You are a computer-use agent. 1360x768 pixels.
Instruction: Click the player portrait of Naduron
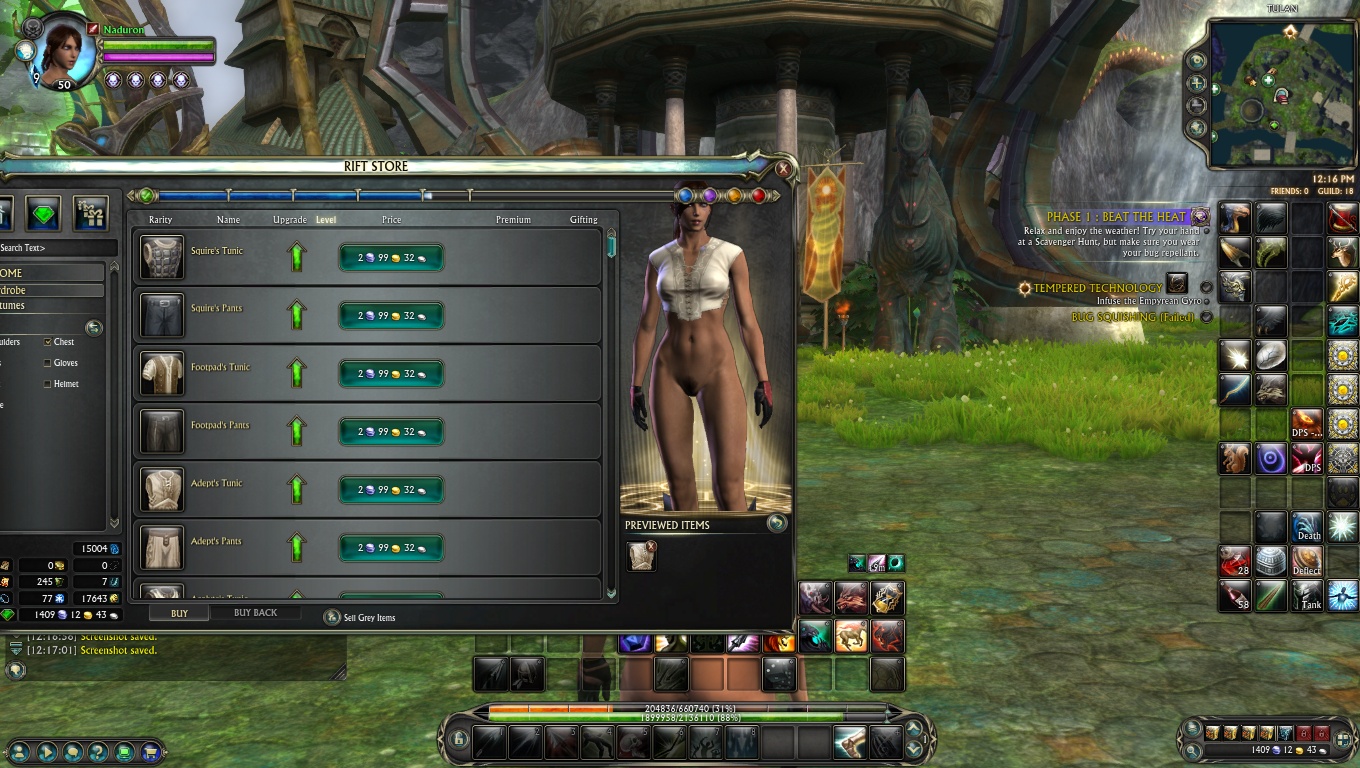coord(66,52)
